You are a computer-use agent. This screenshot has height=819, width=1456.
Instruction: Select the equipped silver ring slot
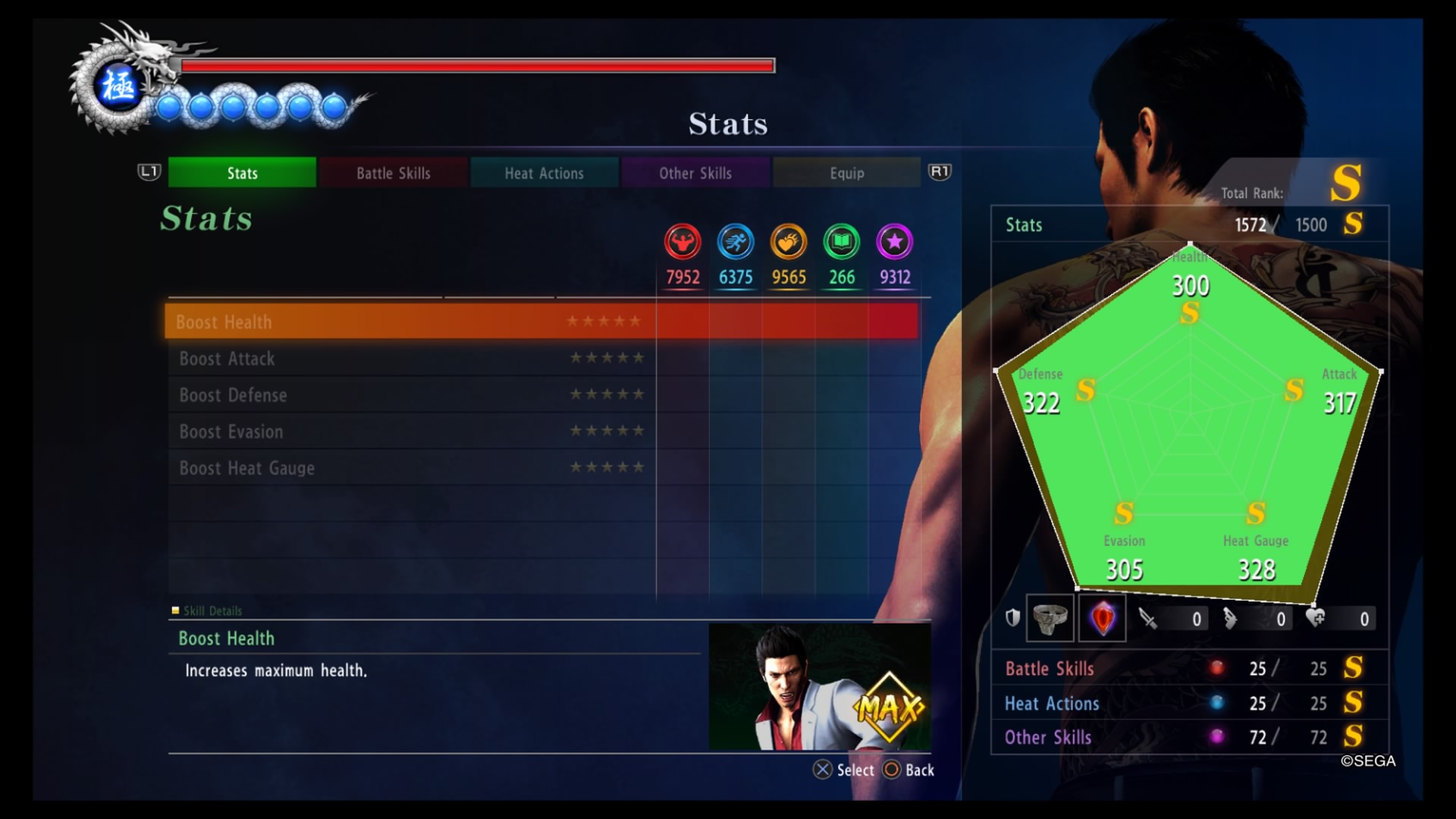(x=1050, y=618)
